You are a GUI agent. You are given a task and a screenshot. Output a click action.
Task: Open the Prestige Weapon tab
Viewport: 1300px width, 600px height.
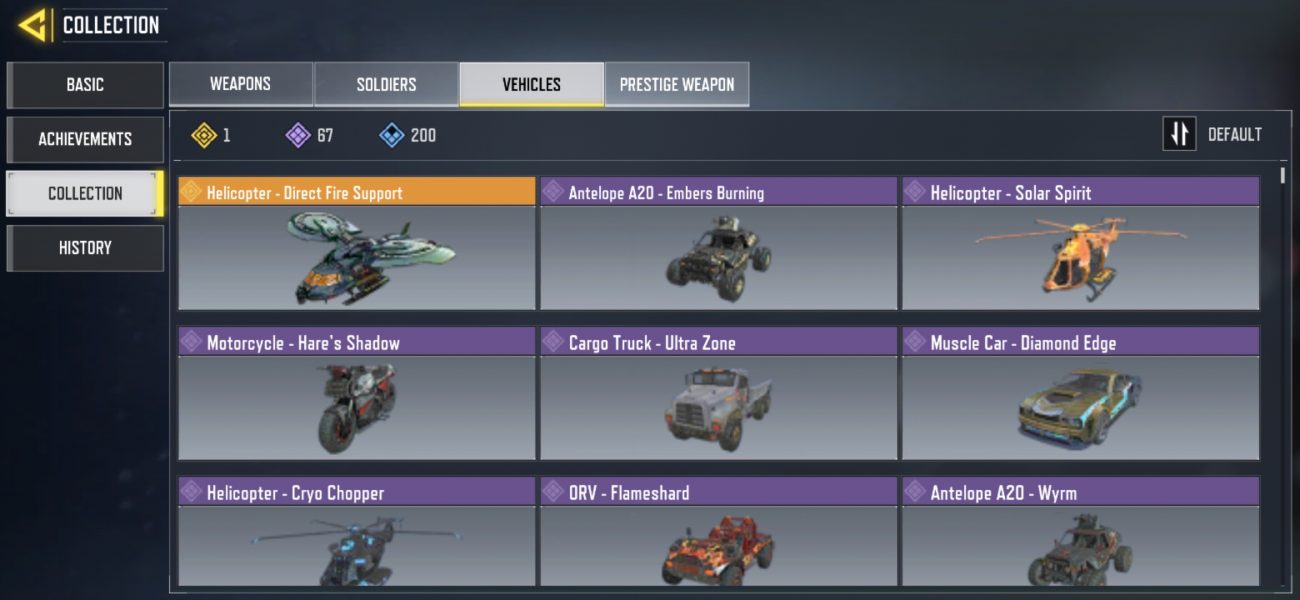click(677, 84)
